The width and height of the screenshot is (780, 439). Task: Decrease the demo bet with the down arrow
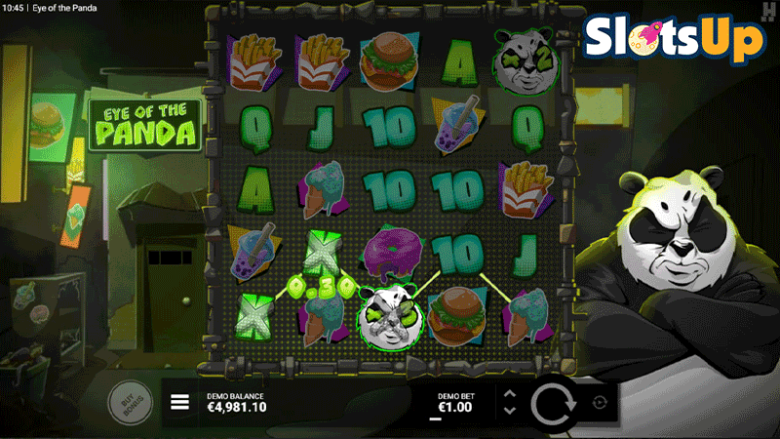click(509, 411)
